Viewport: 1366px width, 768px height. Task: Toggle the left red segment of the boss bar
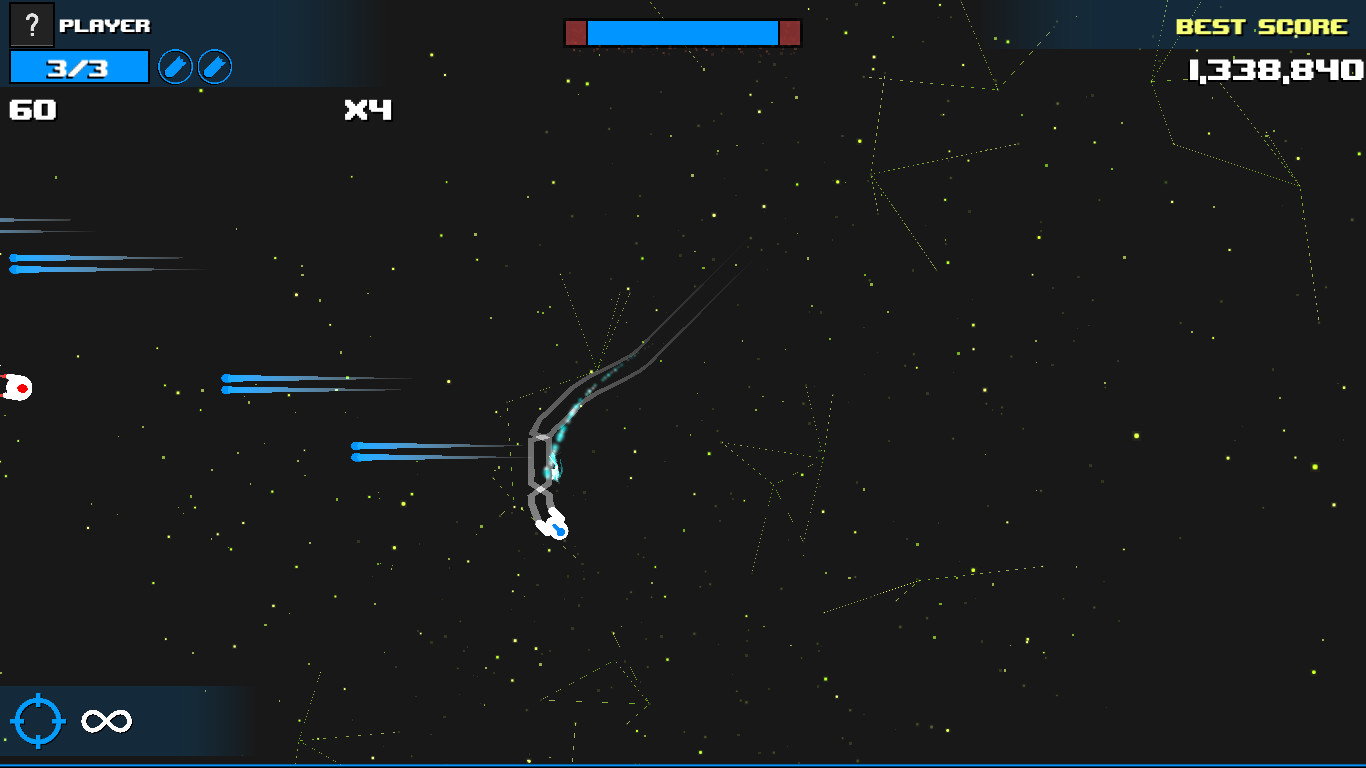click(577, 31)
